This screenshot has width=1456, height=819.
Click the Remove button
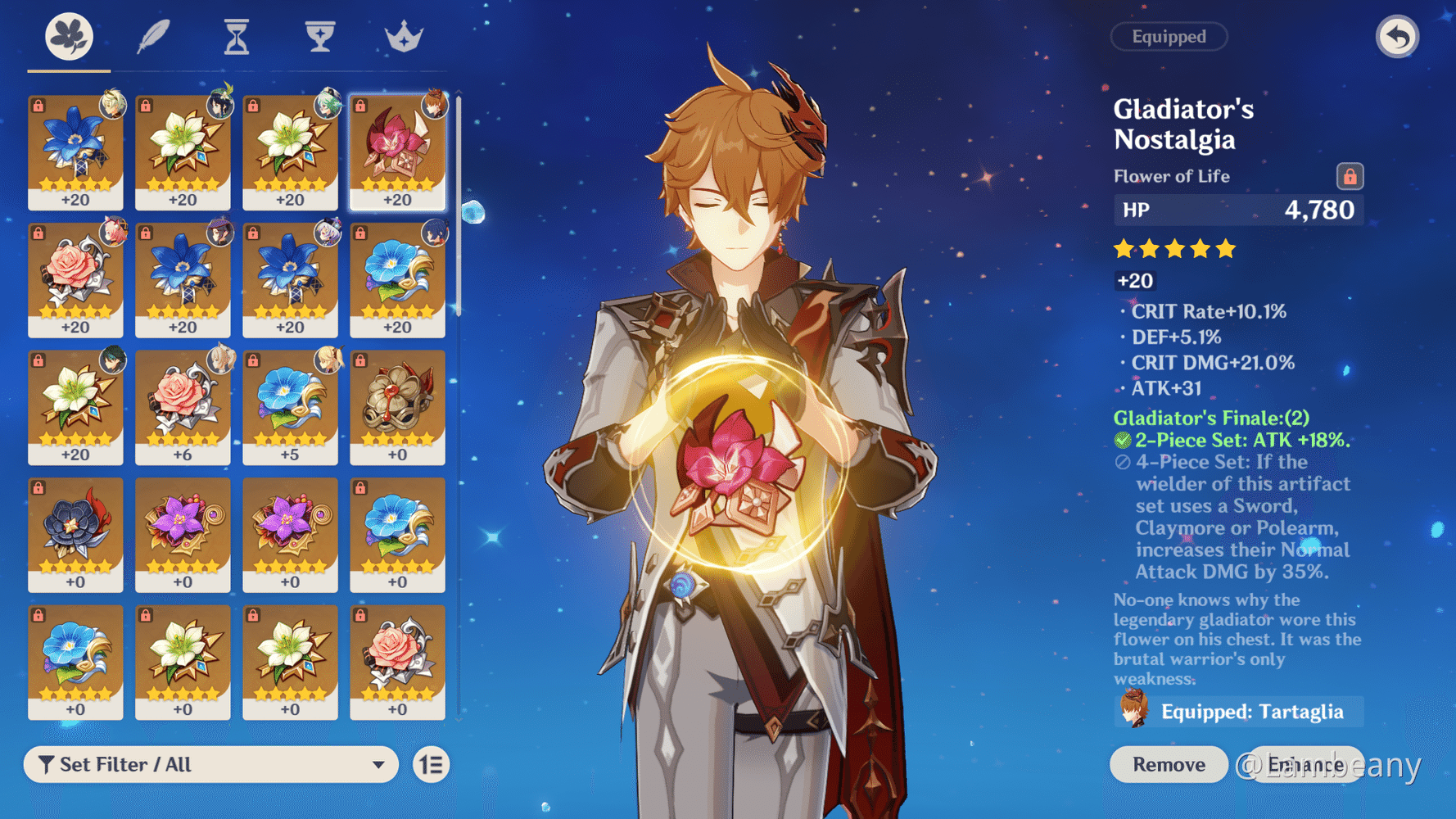[1168, 764]
